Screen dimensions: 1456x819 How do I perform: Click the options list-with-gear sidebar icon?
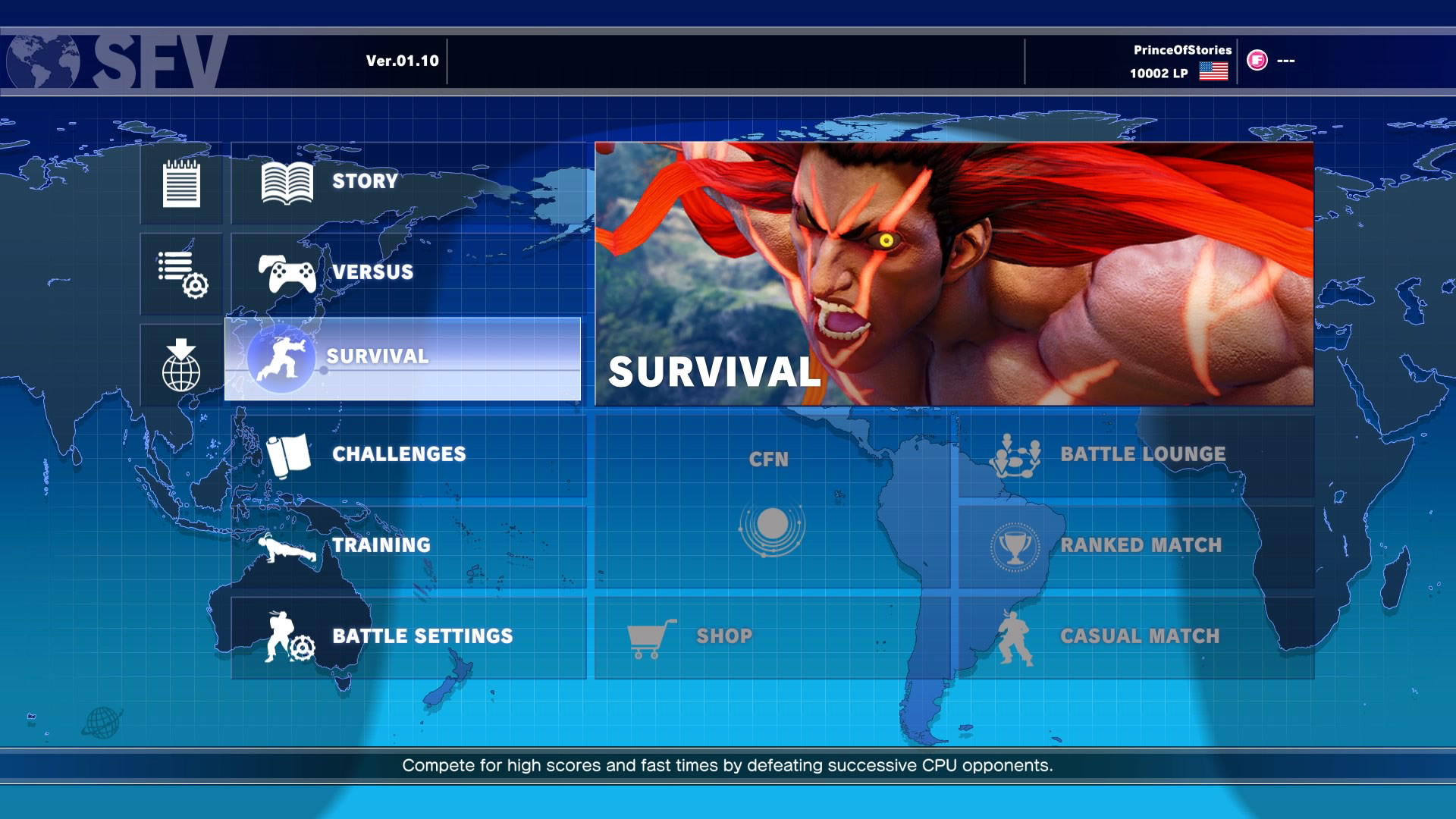180,273
